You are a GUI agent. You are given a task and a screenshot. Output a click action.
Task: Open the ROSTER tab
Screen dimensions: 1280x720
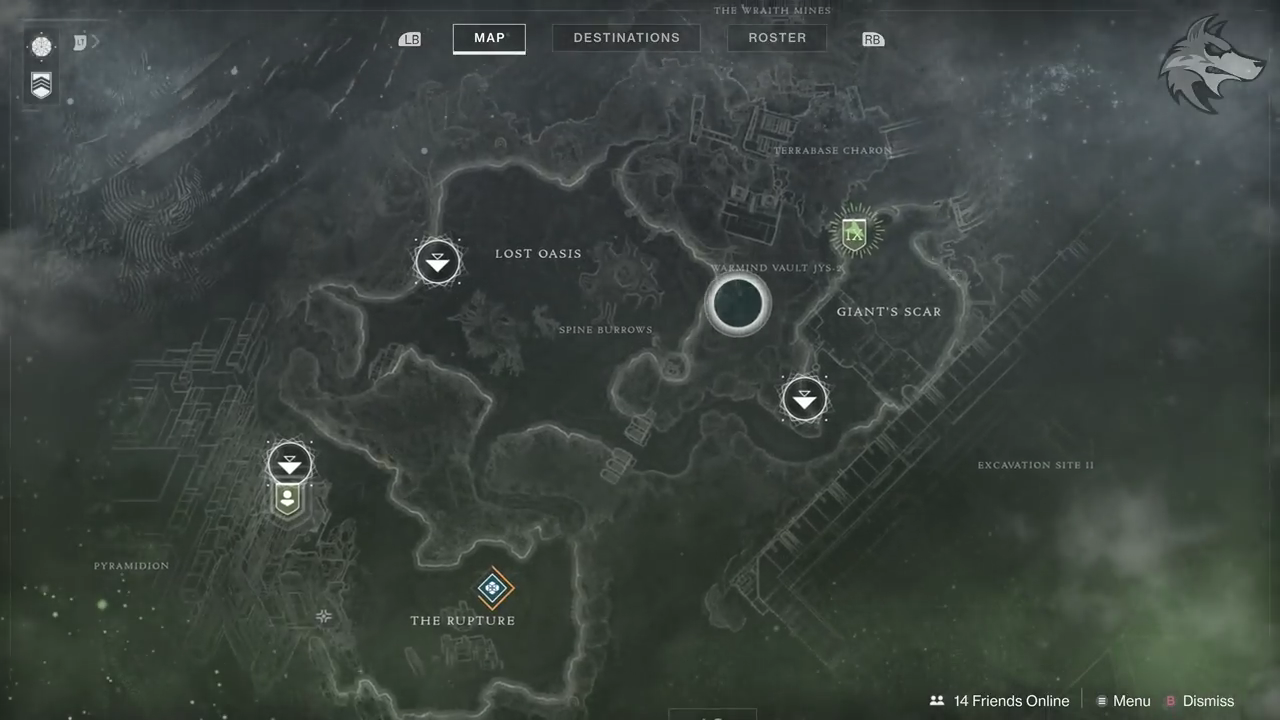pyautogui.click(x=777, y=37)
